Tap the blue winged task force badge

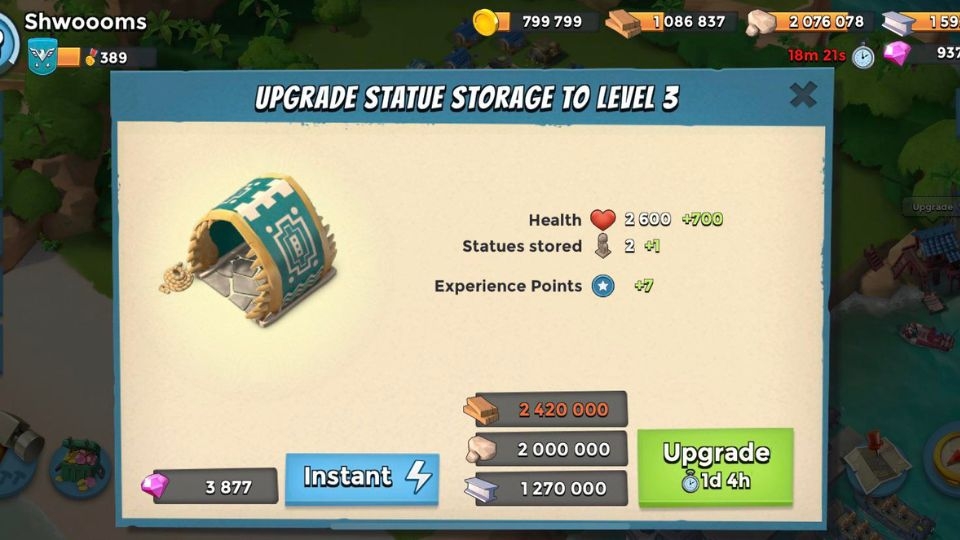pos(42,57)
